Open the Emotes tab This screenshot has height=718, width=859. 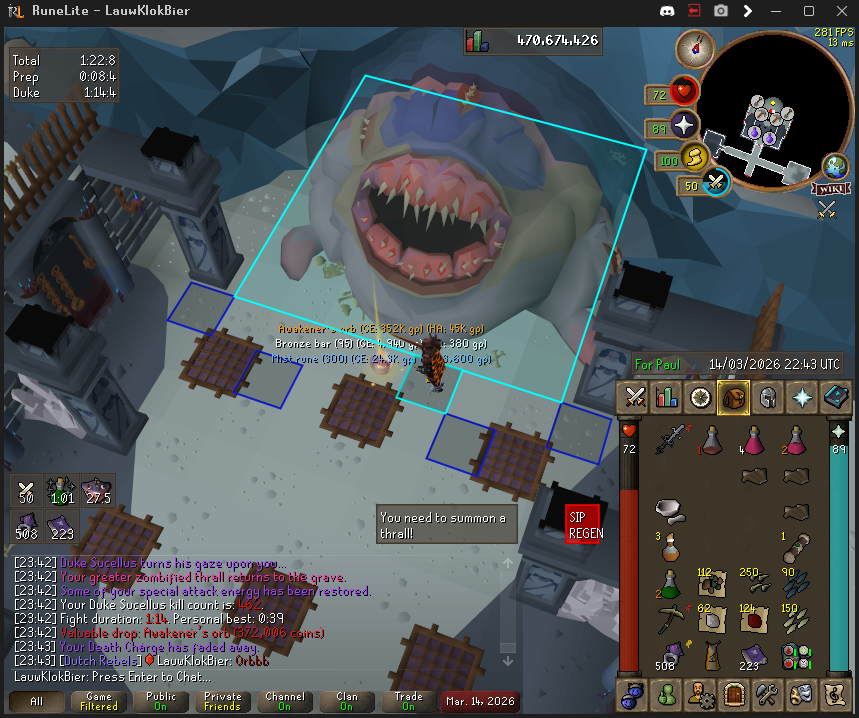(x=801, y=692)
